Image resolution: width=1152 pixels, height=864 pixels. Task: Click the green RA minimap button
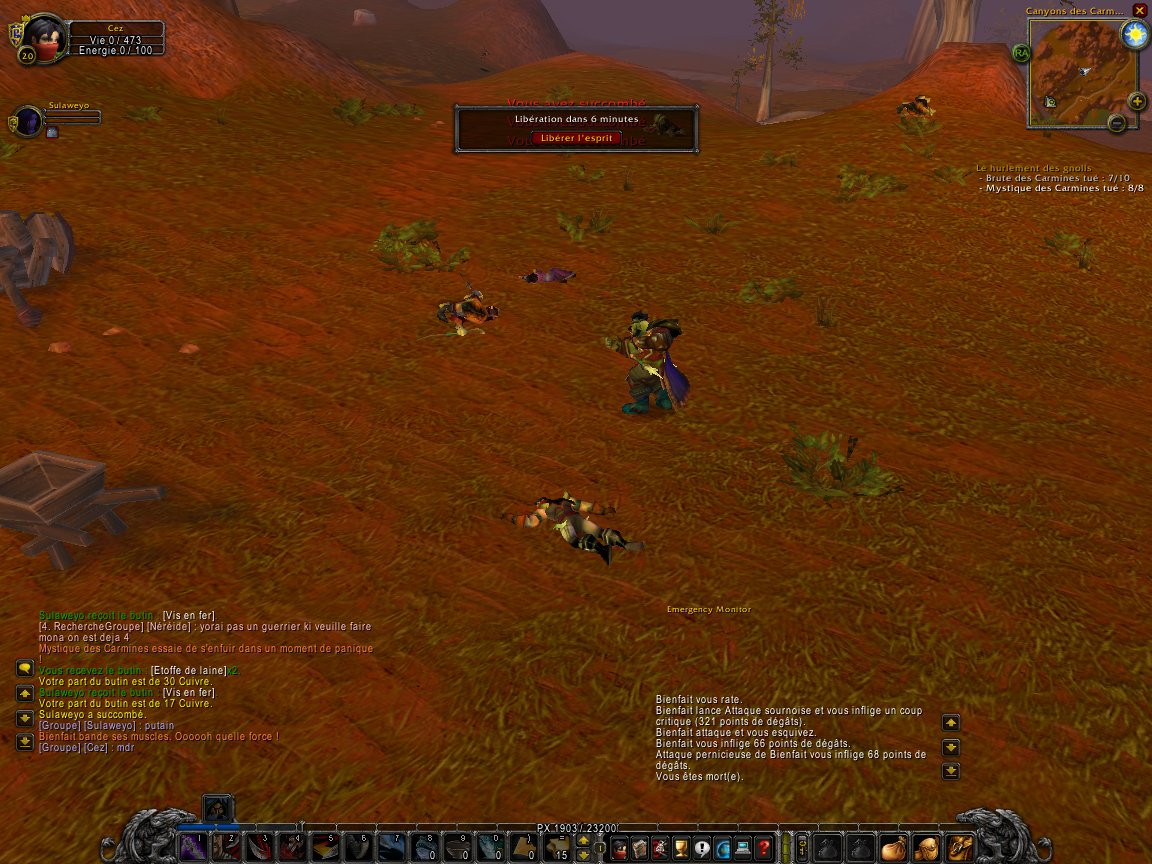point(1021,53)
